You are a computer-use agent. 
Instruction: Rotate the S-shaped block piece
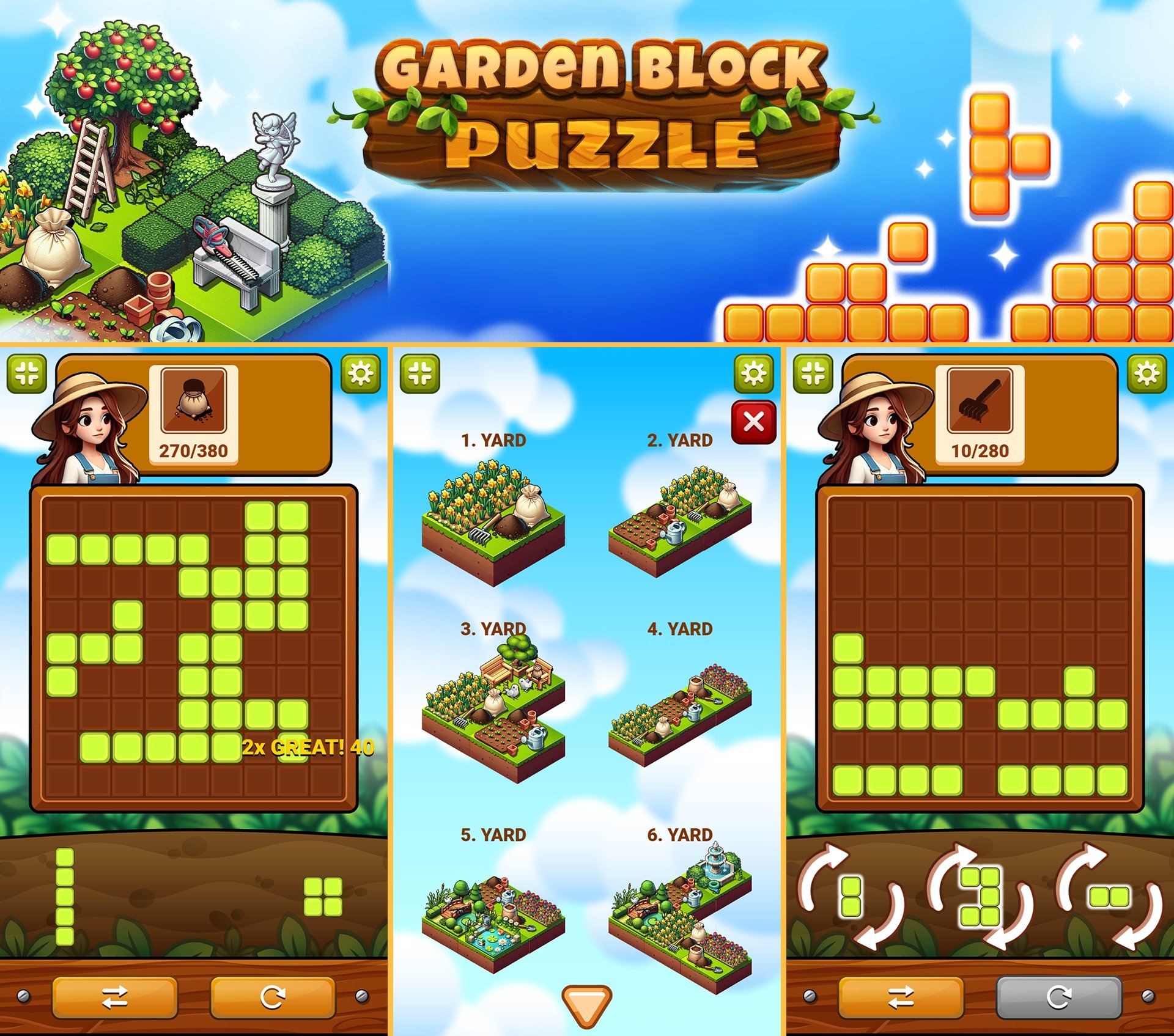(x=980, y=897)
